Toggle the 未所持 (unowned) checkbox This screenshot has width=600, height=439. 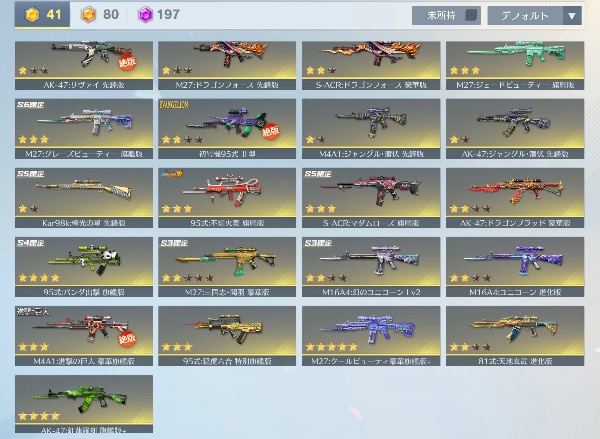point(445,15)
